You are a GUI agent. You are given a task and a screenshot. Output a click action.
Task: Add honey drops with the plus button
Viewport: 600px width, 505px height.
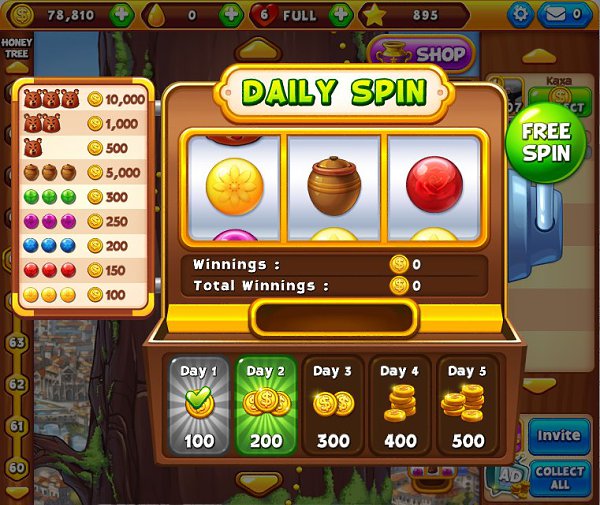[231, 15]
